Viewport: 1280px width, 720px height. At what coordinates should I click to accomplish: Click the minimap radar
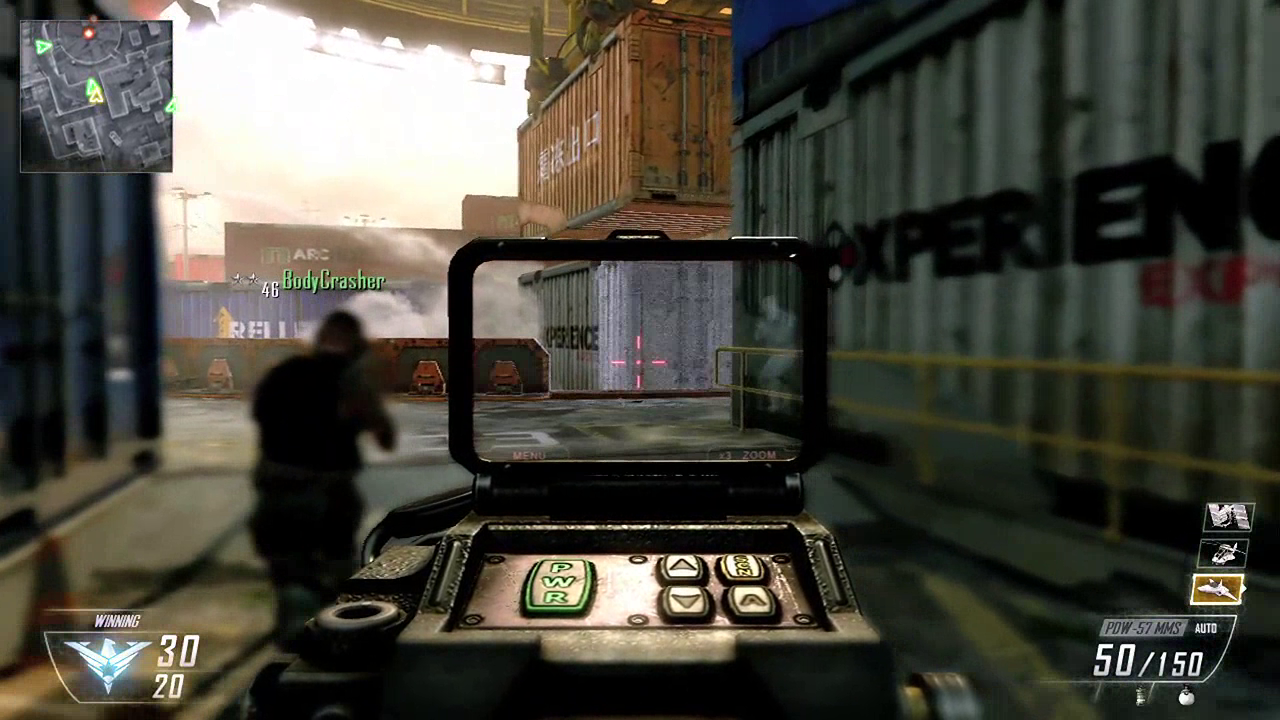coord(96,96)
